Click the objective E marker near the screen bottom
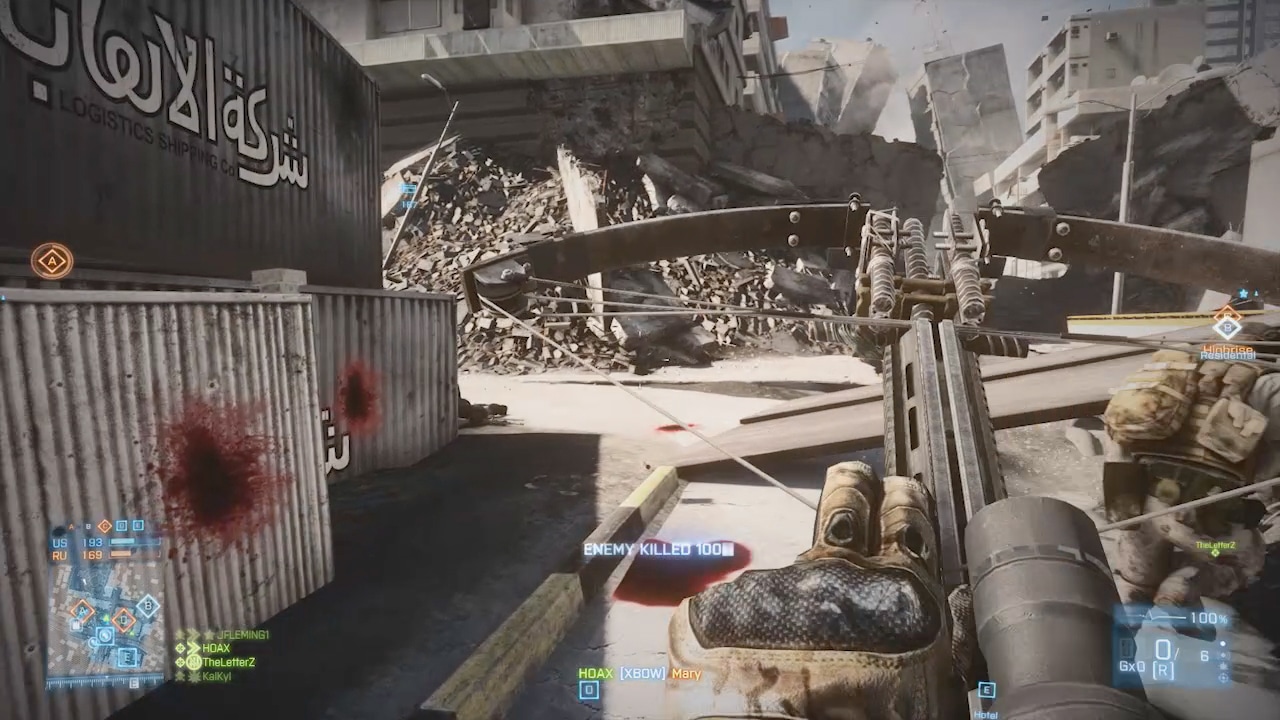Image resolution: width=1280 pixels, height=720 pixels. [986, 690]
